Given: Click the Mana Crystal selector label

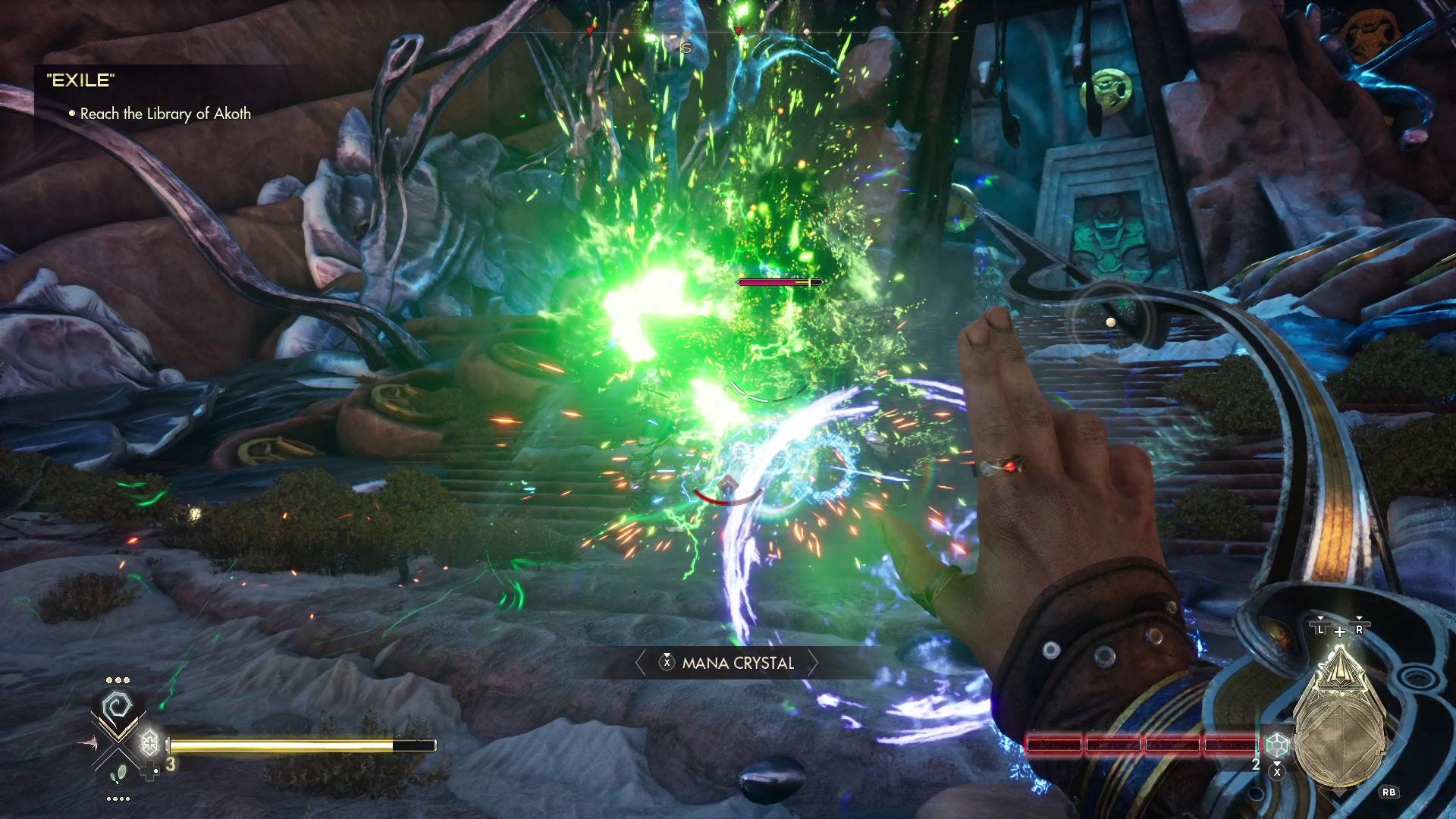Looking at the screenshot, I should tap(737, 664).
